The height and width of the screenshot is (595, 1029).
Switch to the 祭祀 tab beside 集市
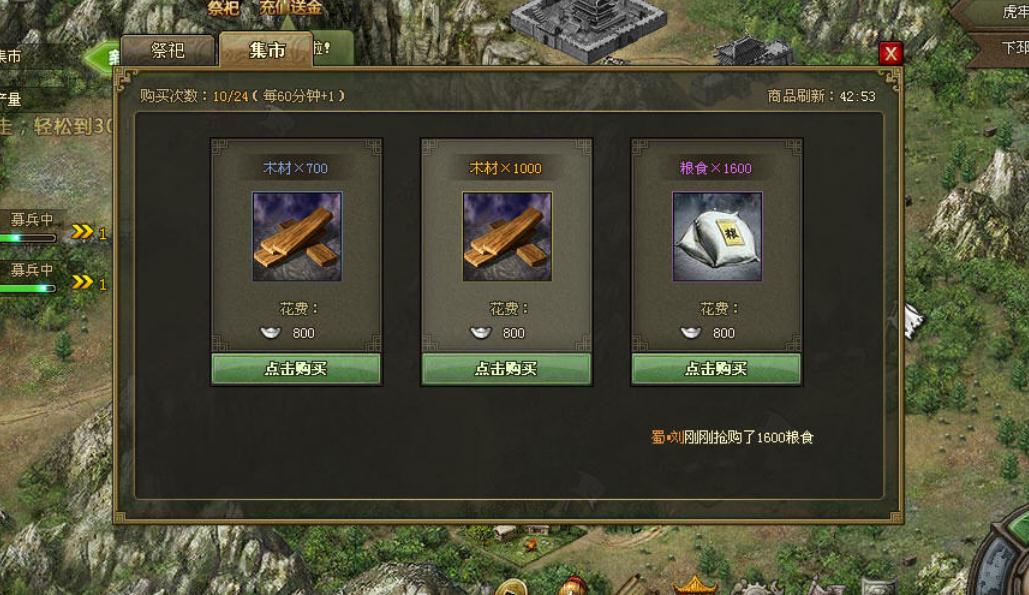168,50
